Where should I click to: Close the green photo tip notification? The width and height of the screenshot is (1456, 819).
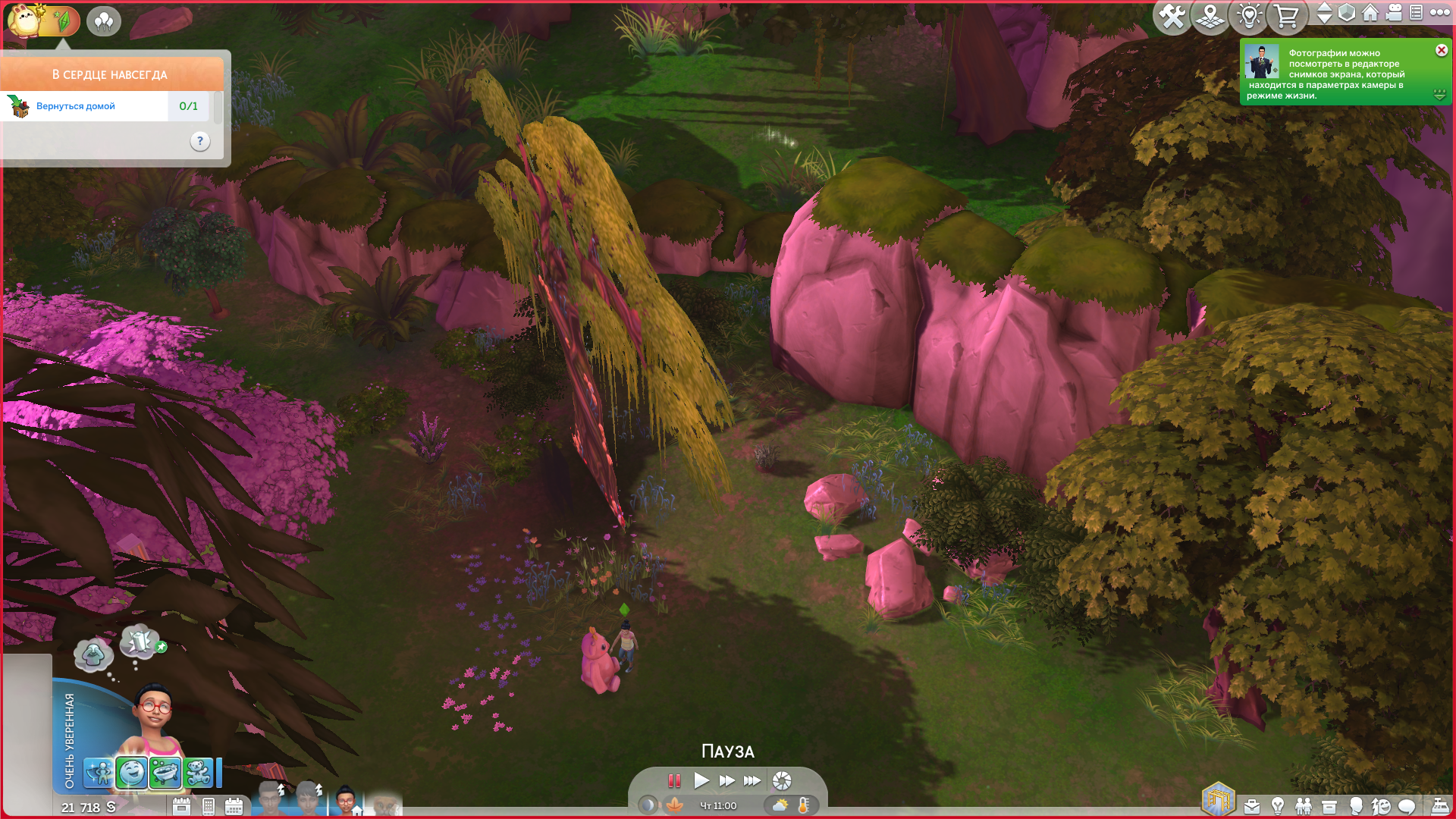click(x=1442, y=50)
